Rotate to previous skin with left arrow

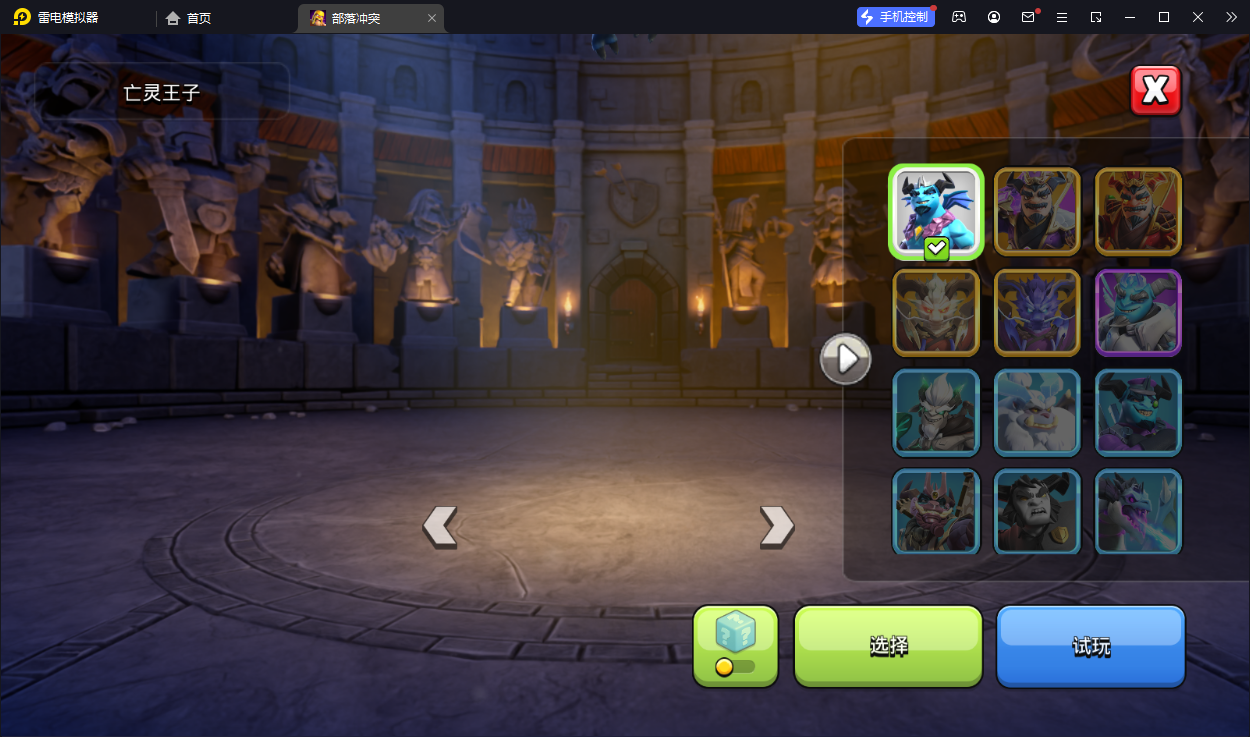(440, 526)
